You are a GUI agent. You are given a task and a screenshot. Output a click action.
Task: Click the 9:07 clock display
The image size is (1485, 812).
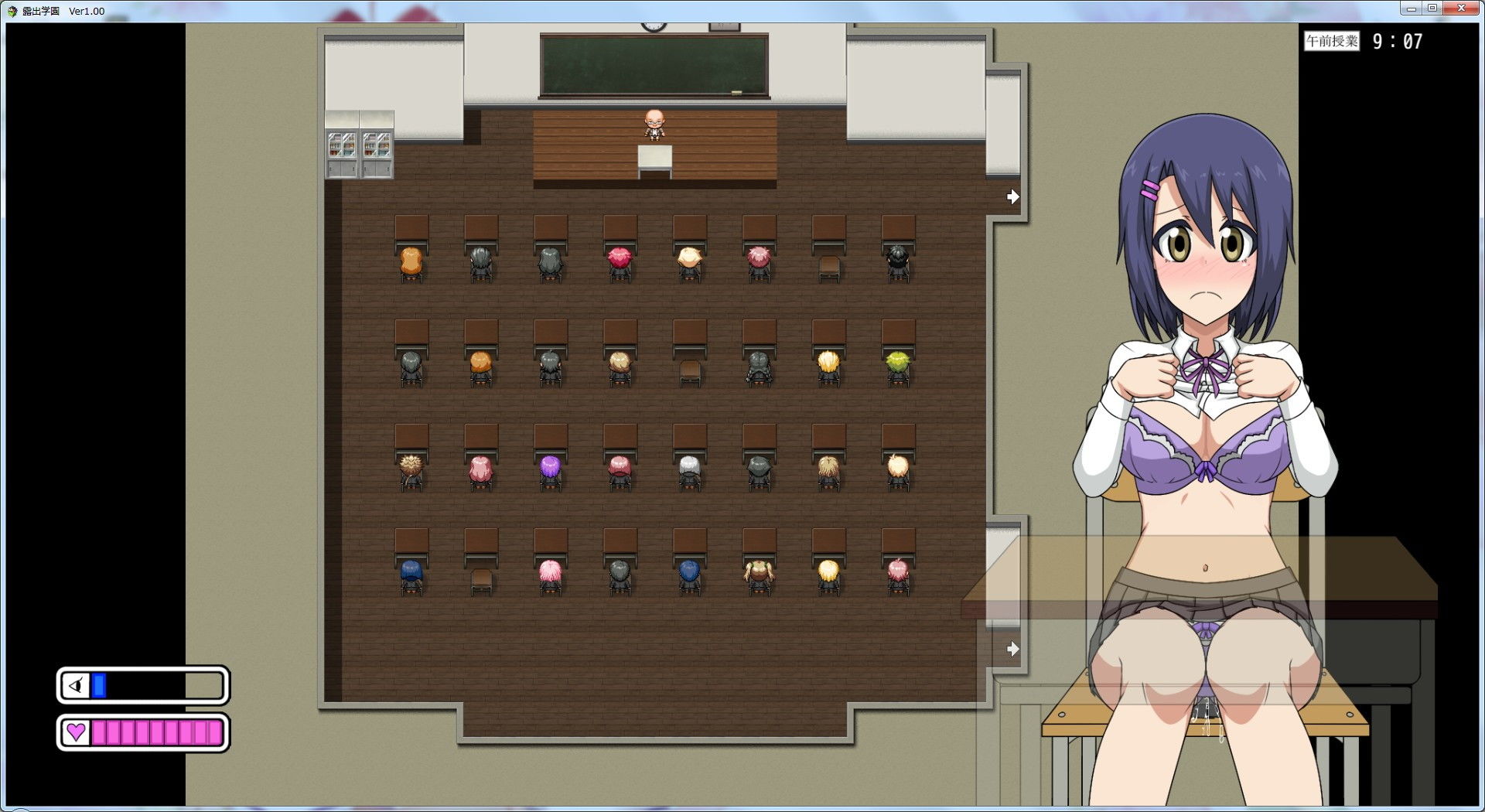pyautogui.click(x=1397, y=42)
